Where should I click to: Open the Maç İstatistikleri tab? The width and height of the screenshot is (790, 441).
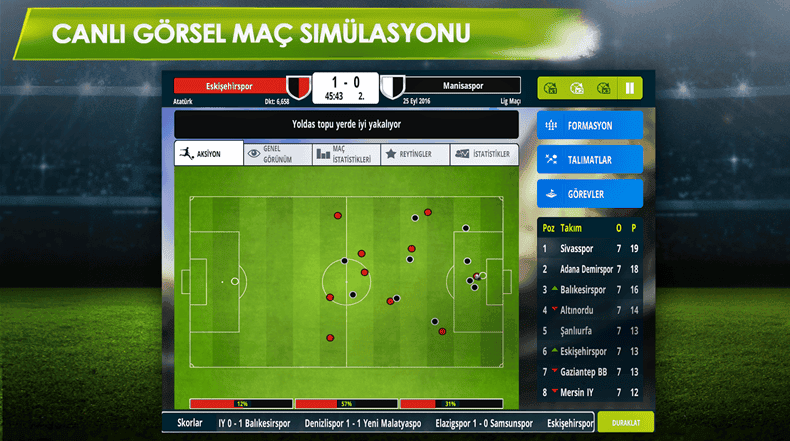pos(346,153)
